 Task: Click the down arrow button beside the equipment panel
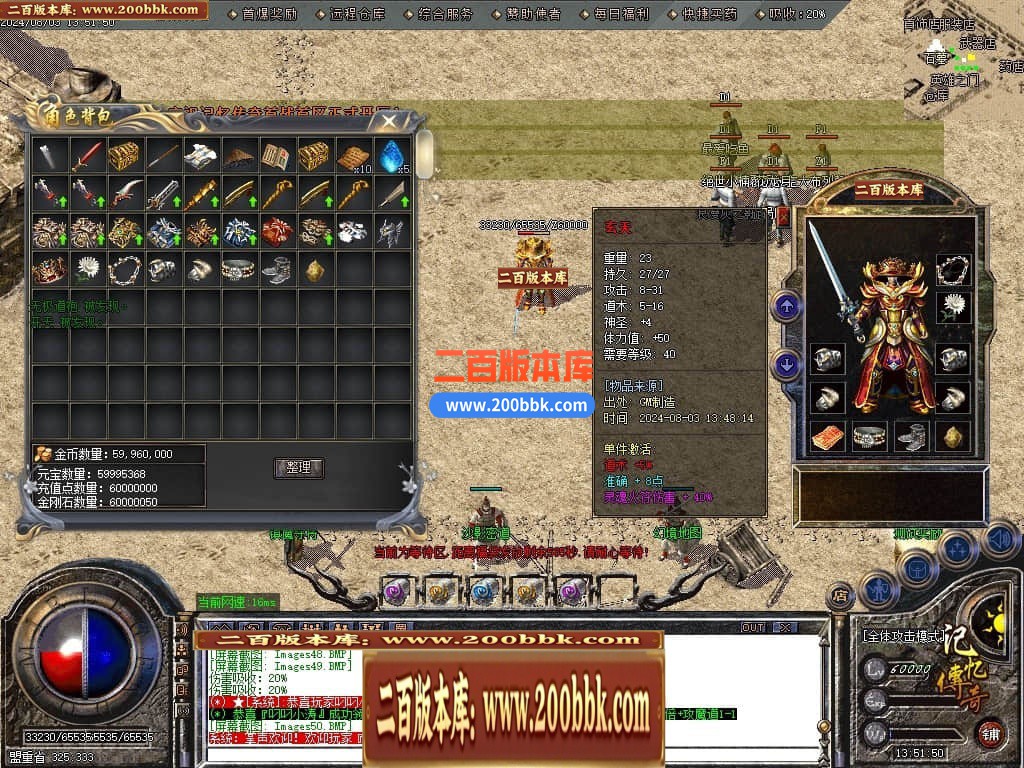(787, 365)
